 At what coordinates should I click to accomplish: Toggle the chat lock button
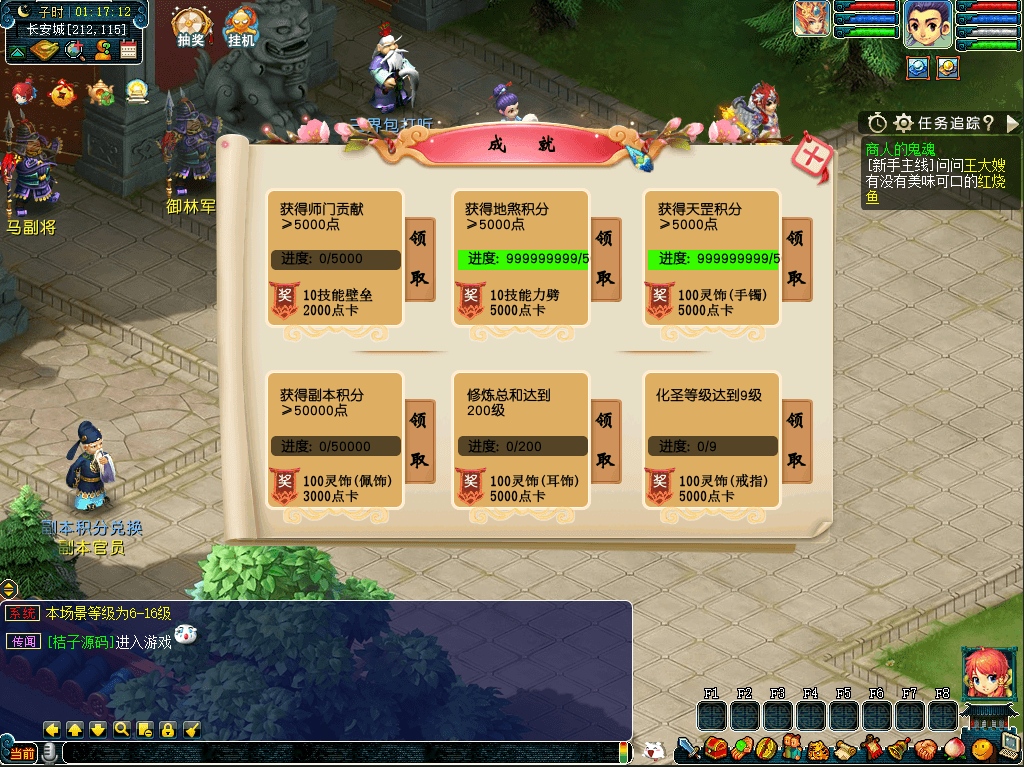[168, 729]
